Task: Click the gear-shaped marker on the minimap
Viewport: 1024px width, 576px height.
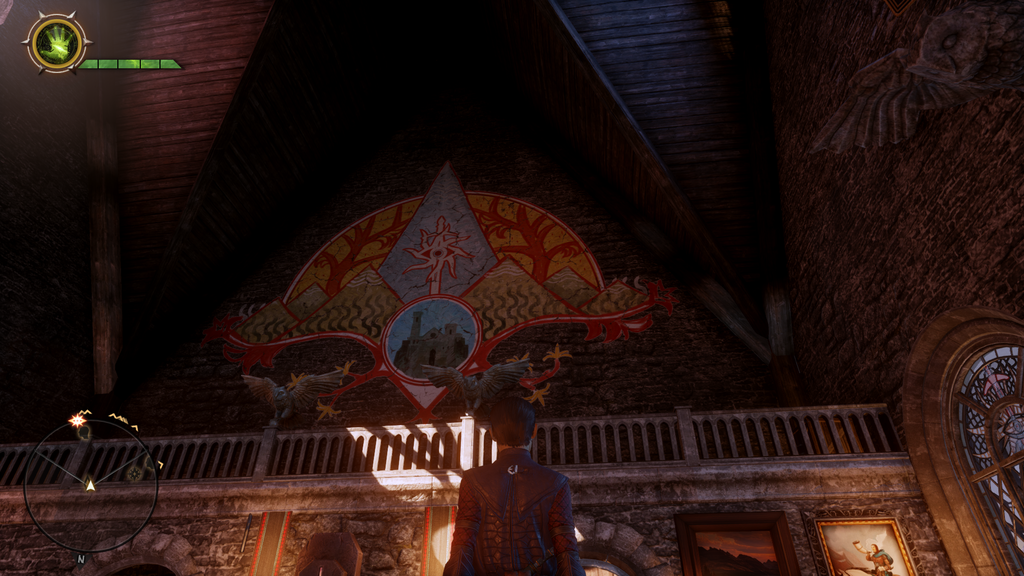Action: (133, 473)
